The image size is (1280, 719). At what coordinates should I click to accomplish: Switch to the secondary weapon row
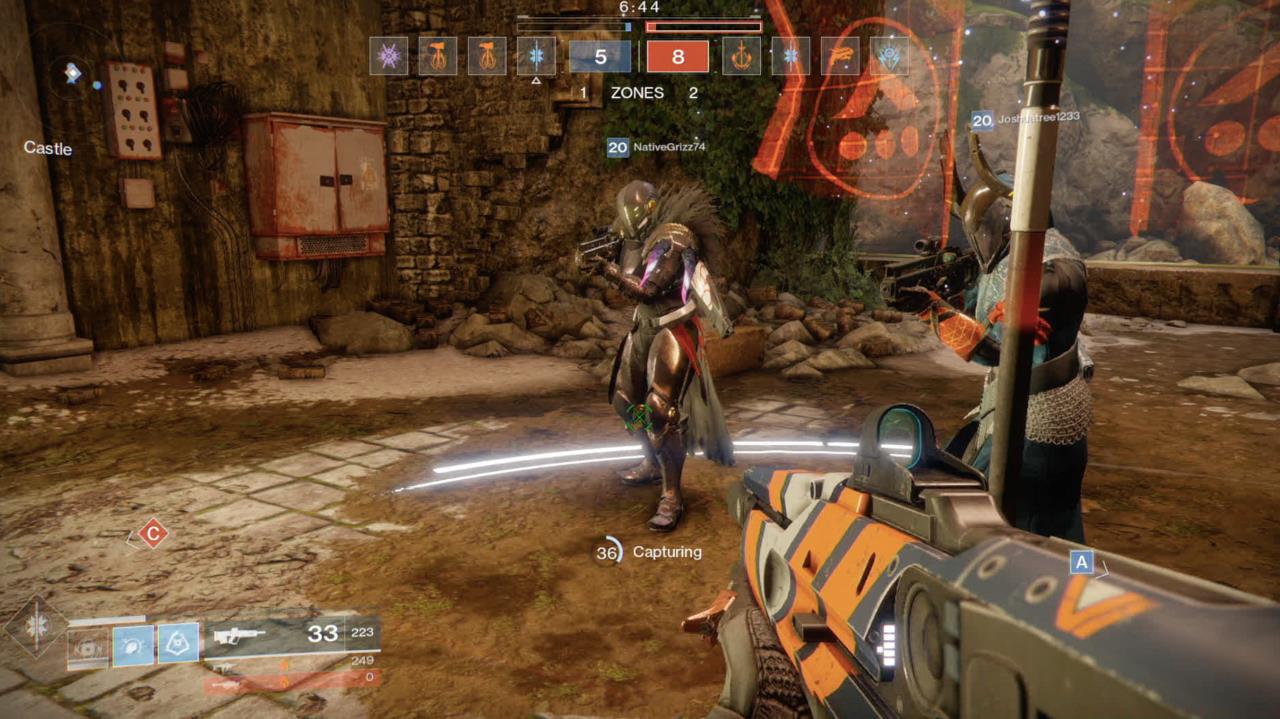[x=292, y=661]
